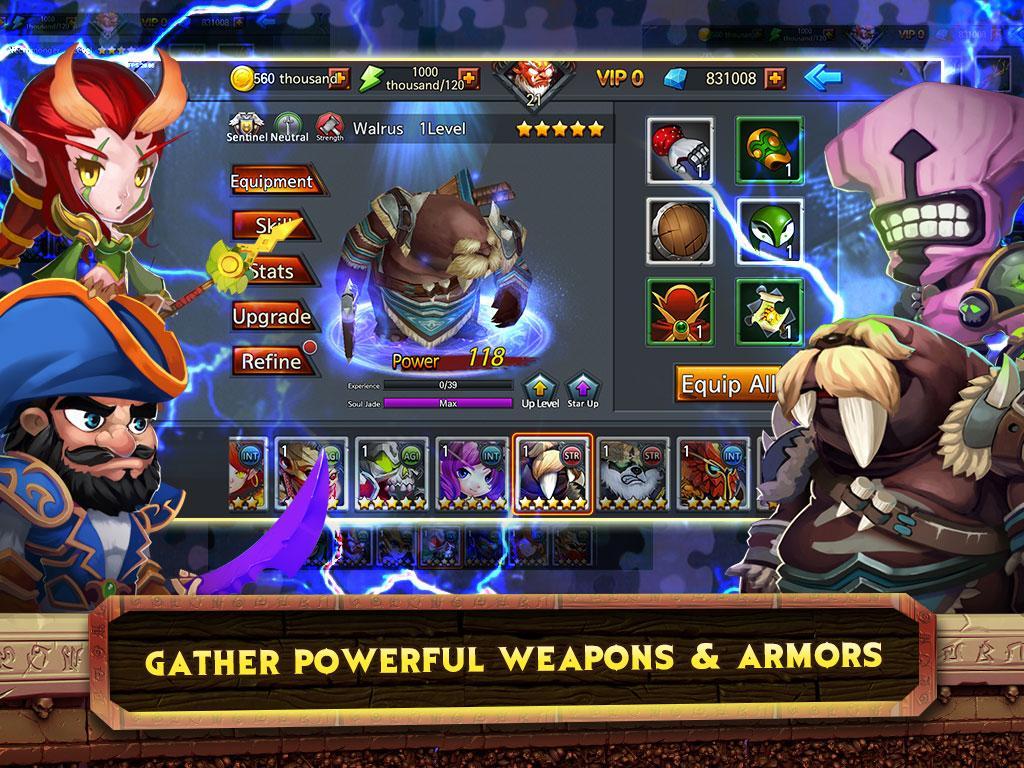Buy more diamonds with plus button
1024x768 pixels.
click(775, 78)
